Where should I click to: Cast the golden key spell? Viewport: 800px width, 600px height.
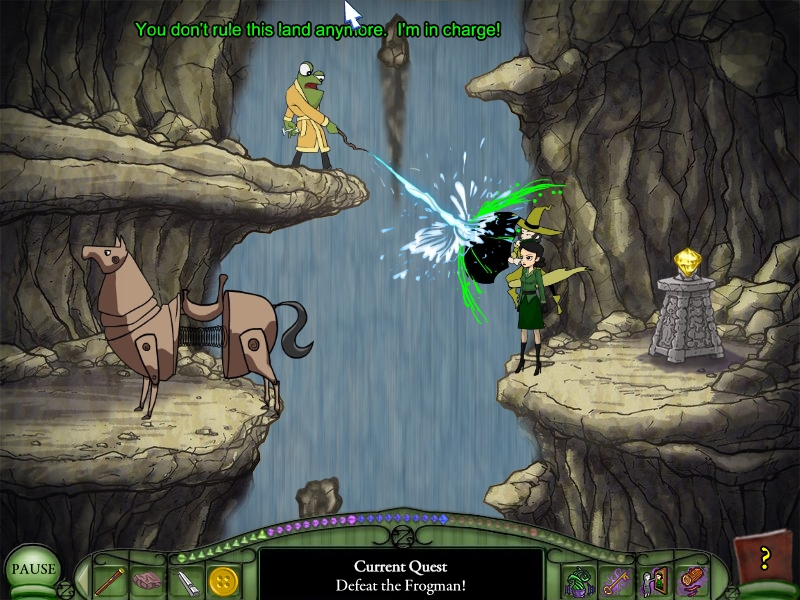point(613,579)
